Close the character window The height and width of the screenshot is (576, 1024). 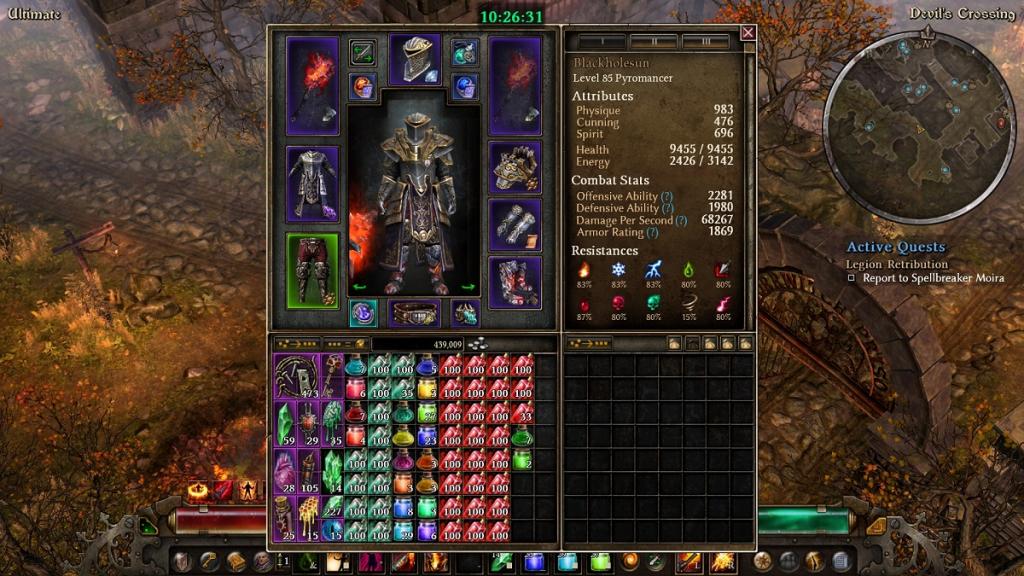[x=747, y=33]
